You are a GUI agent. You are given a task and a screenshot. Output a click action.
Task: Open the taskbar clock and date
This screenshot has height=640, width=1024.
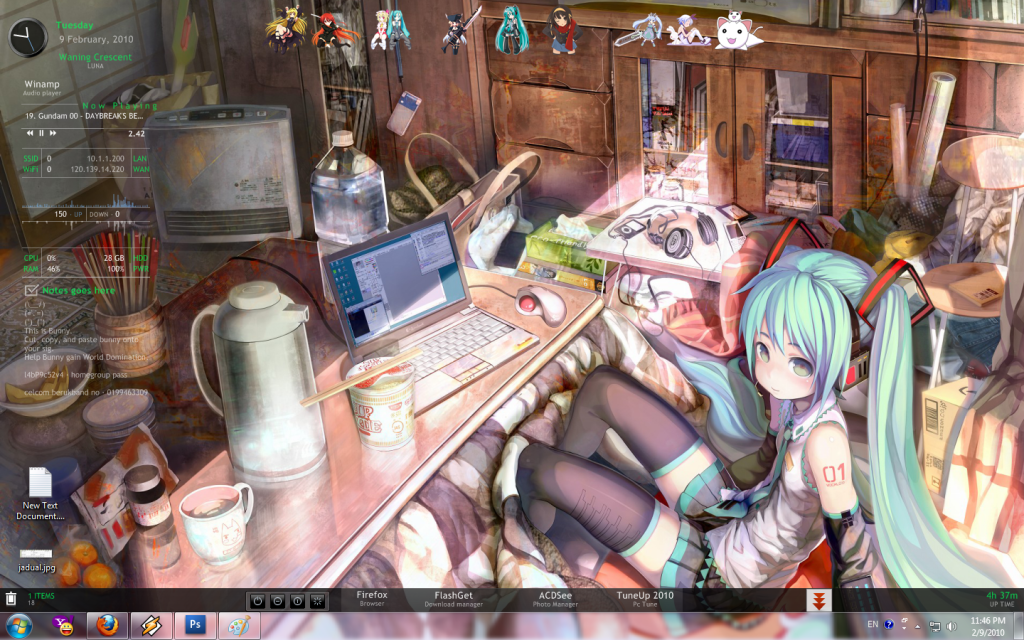987,626
